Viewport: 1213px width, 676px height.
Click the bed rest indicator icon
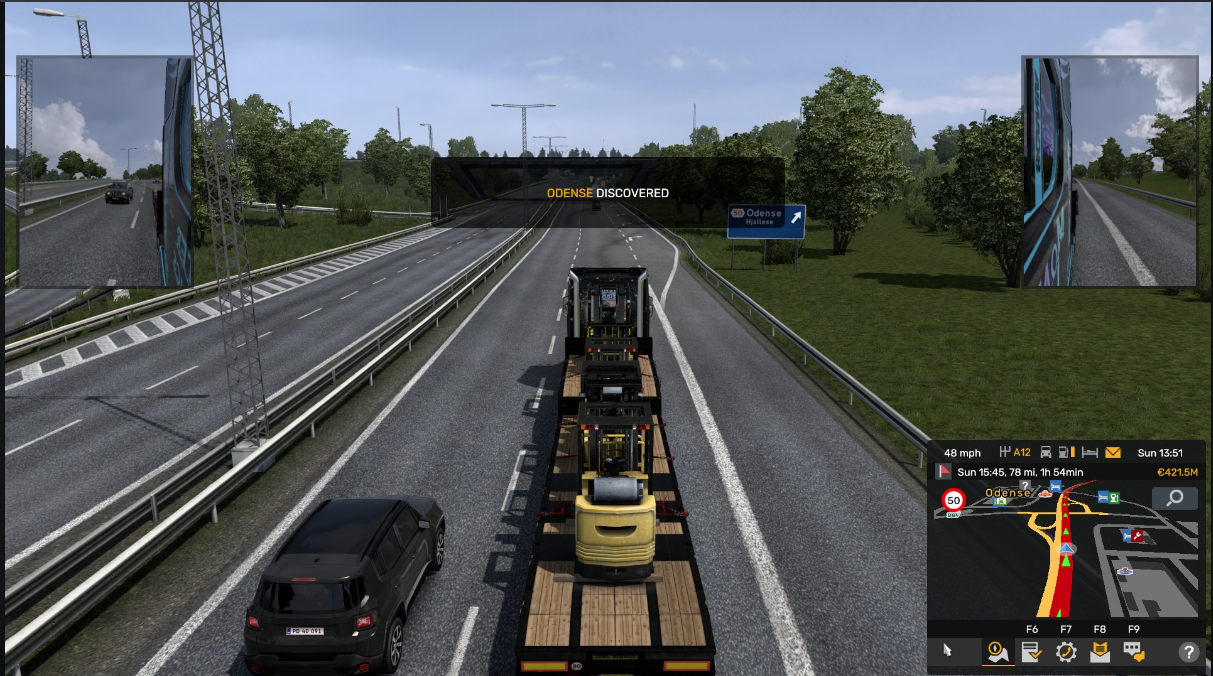click(x=1090, y=452)
